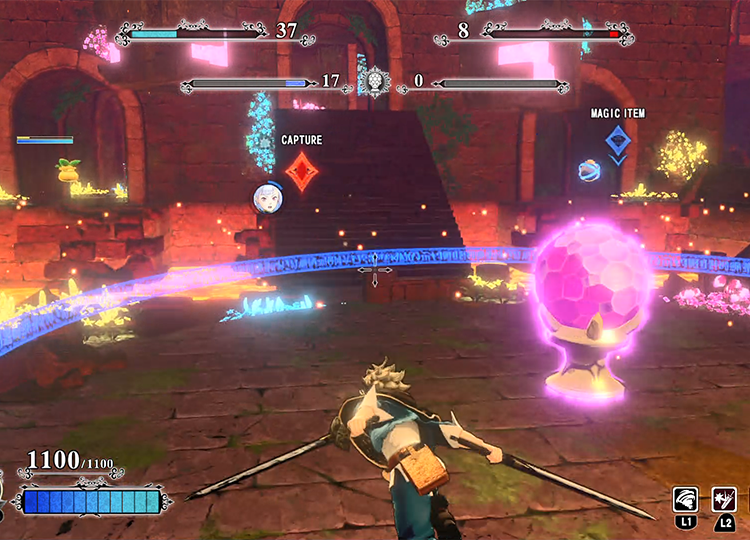Viewport: 750px width, 540px height.
Task: Select the silver-haired teammate portrait marker
Action: click(x=268, y=197)
